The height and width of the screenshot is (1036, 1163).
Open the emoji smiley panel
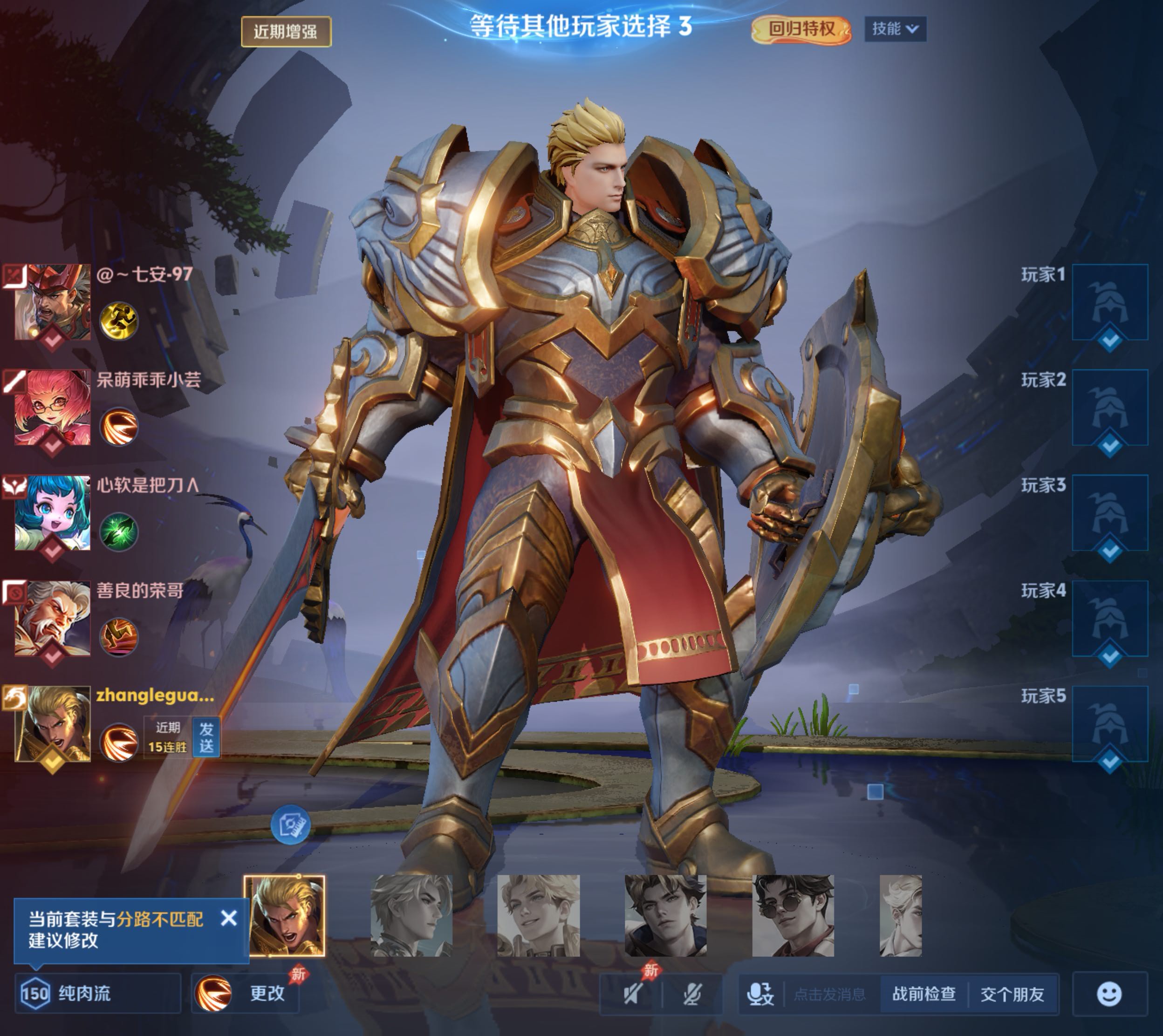point(1109,994)
